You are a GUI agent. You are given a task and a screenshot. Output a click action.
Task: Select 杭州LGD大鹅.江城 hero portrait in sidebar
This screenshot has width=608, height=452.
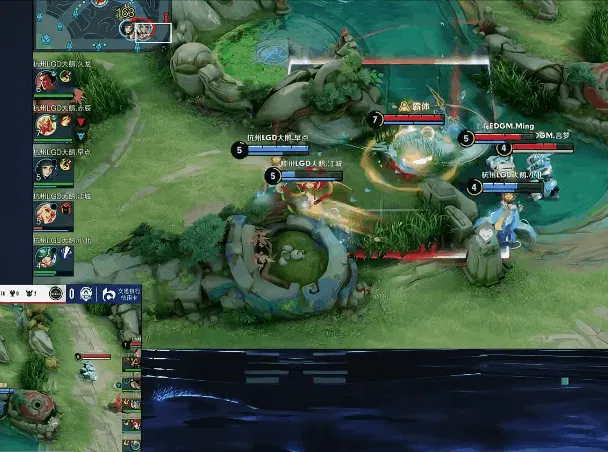[x=46, y=214]
